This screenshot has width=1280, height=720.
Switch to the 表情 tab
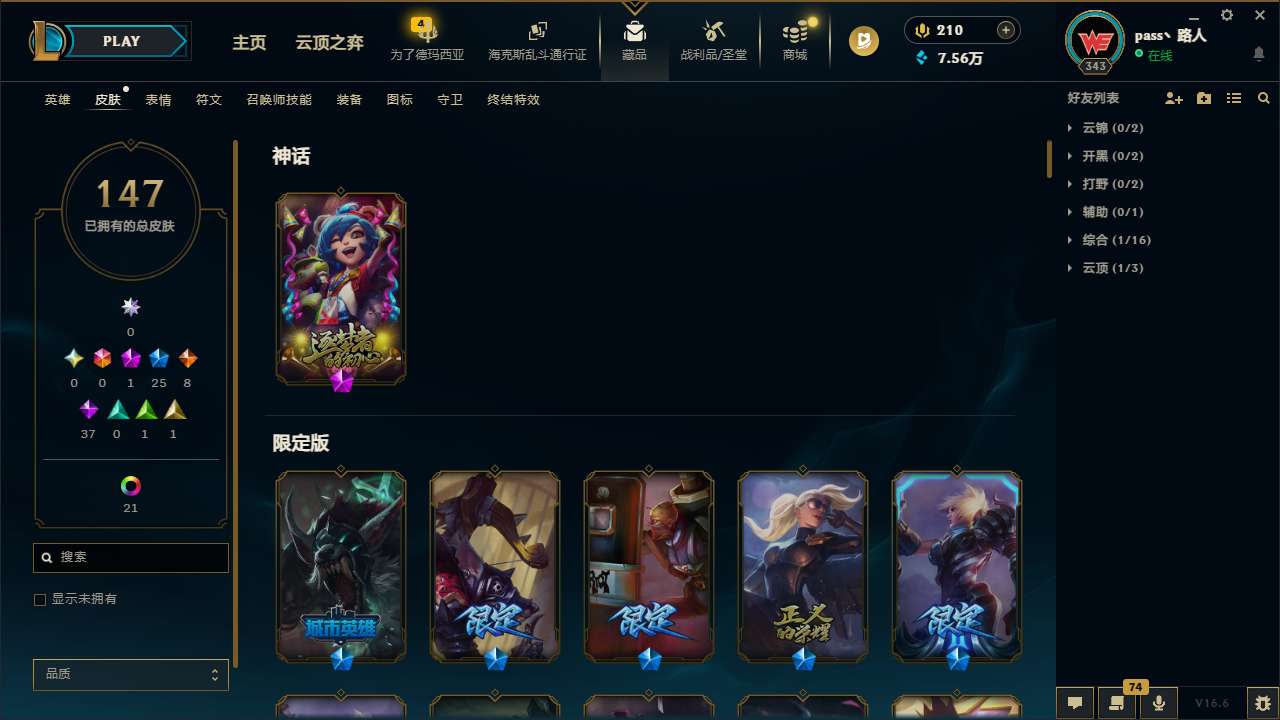pyautogui.click(x=157, y=99)
